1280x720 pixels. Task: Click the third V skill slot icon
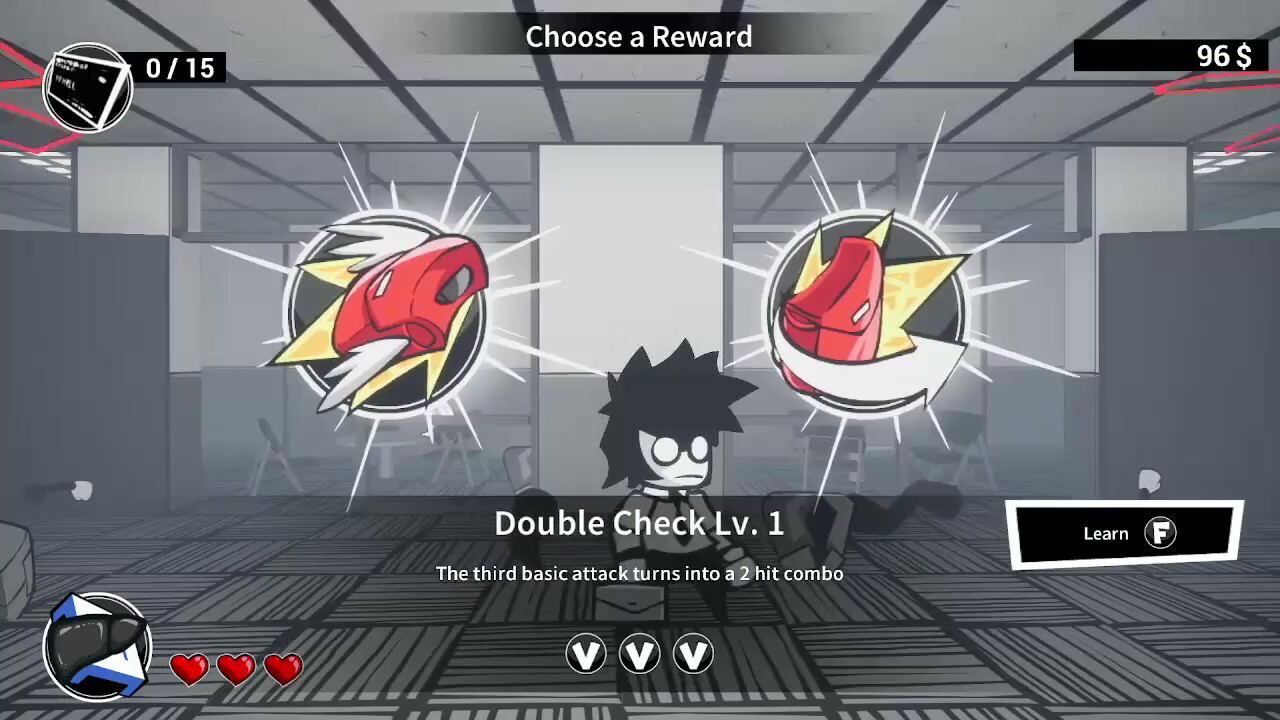pyautogui.click(x=694, y=654)
